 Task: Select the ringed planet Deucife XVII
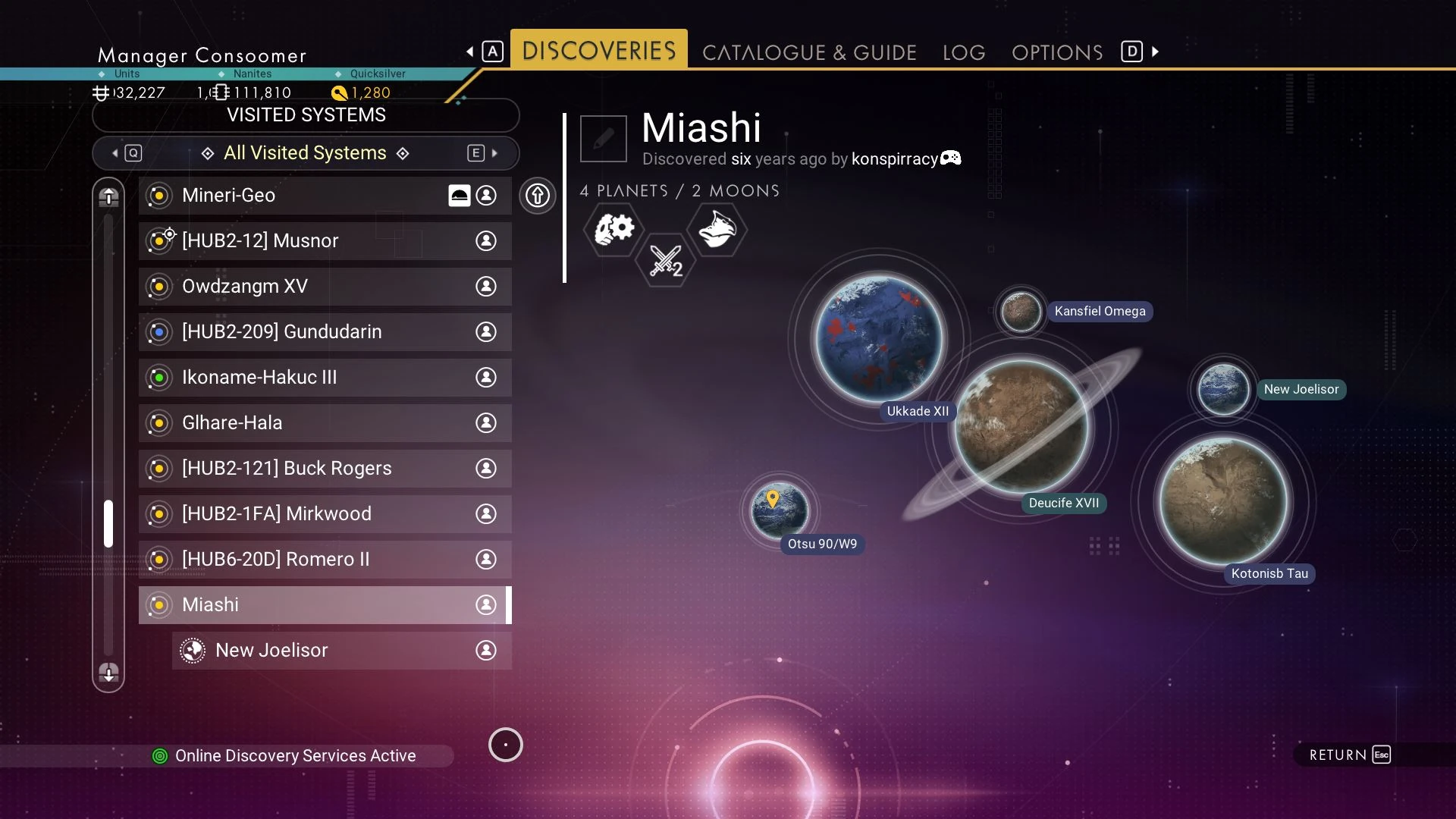[x=1021, y=426]
